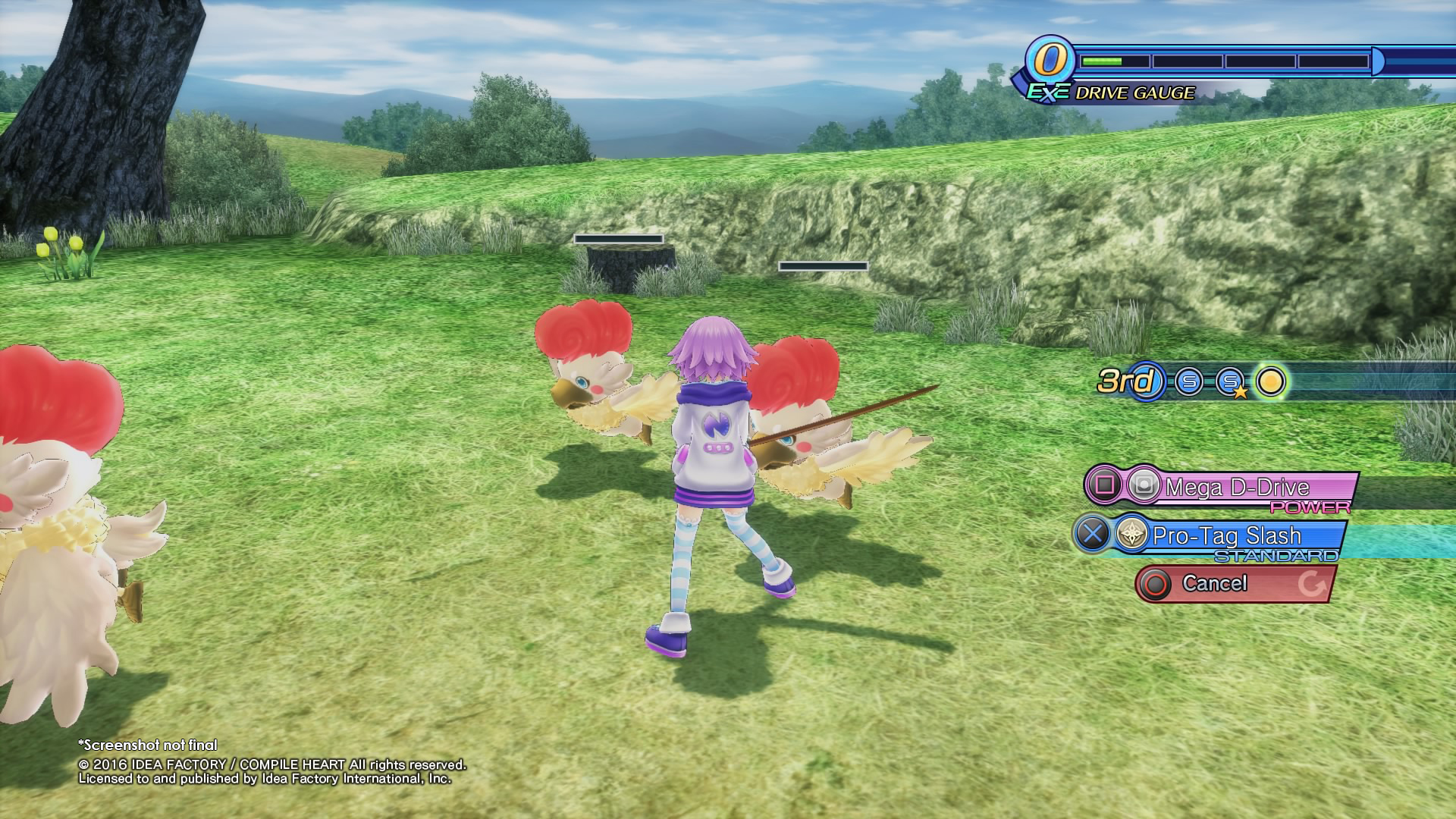Select the Mega D-Drive power attack

tap(1236, 487)
